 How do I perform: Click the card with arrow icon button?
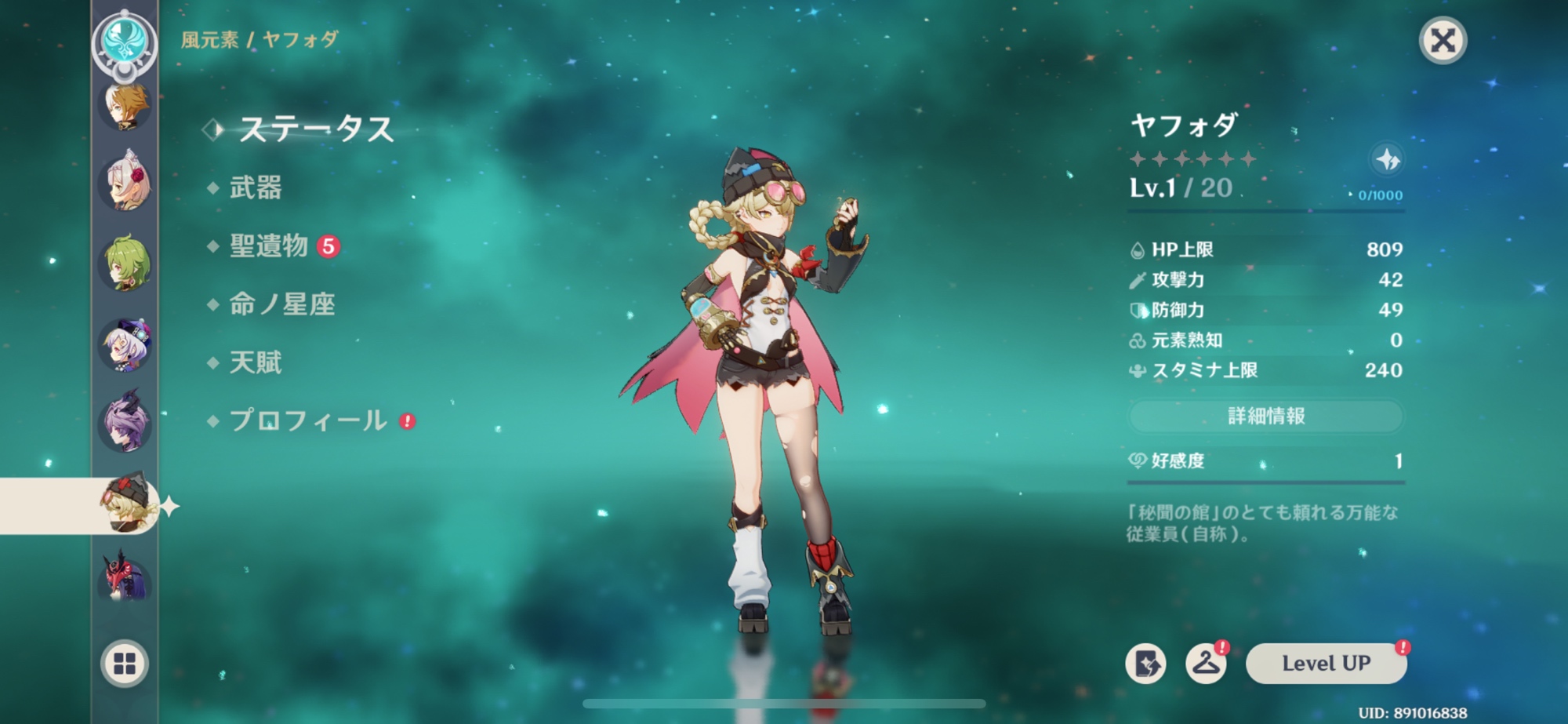tap(1145, 664)
